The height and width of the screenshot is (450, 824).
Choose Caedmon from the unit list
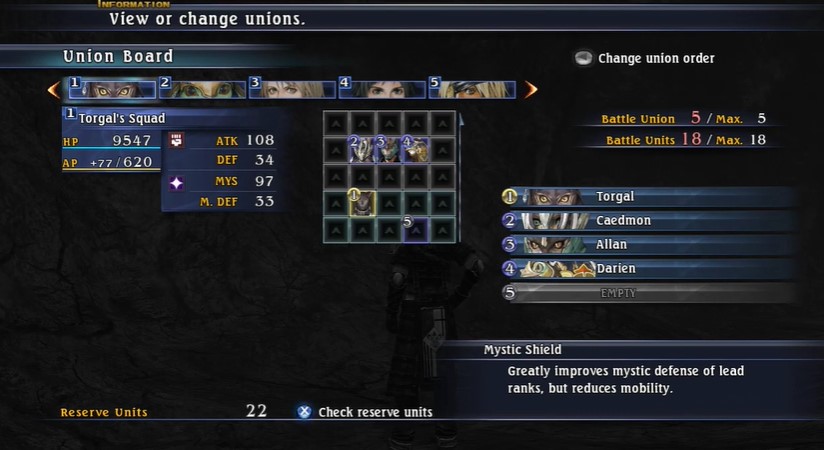(x=650, y=221)
